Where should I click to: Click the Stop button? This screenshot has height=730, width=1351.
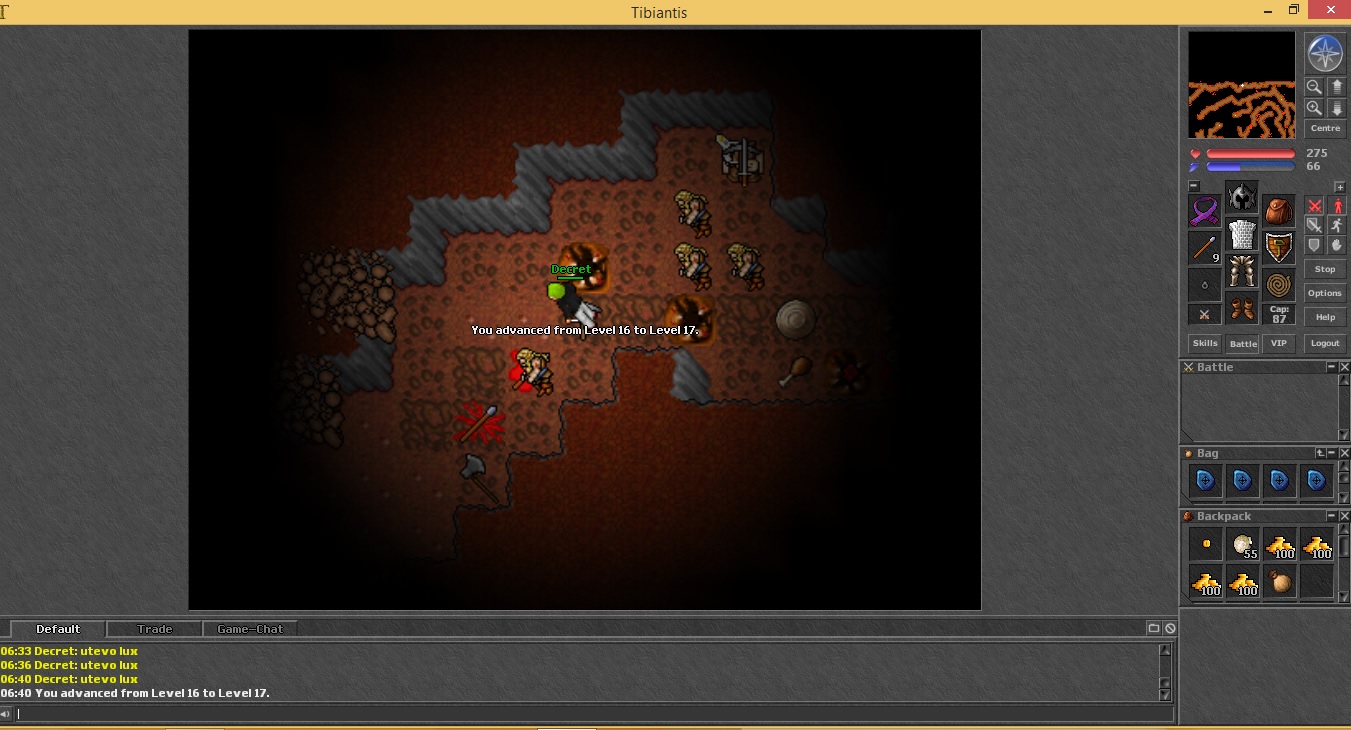[x=1325, y=269]
